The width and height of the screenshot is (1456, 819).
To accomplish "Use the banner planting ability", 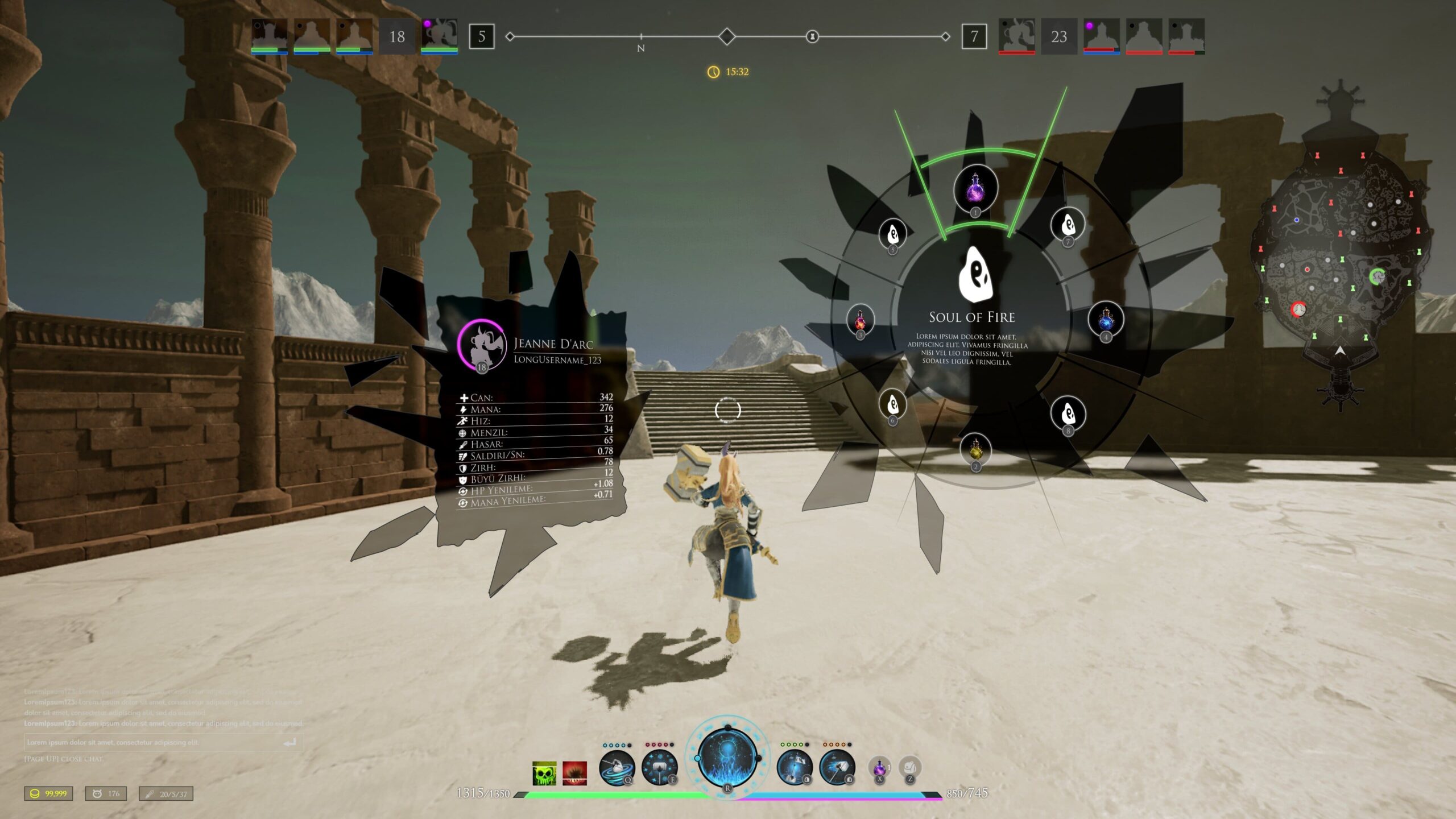I will pos(795,767).
